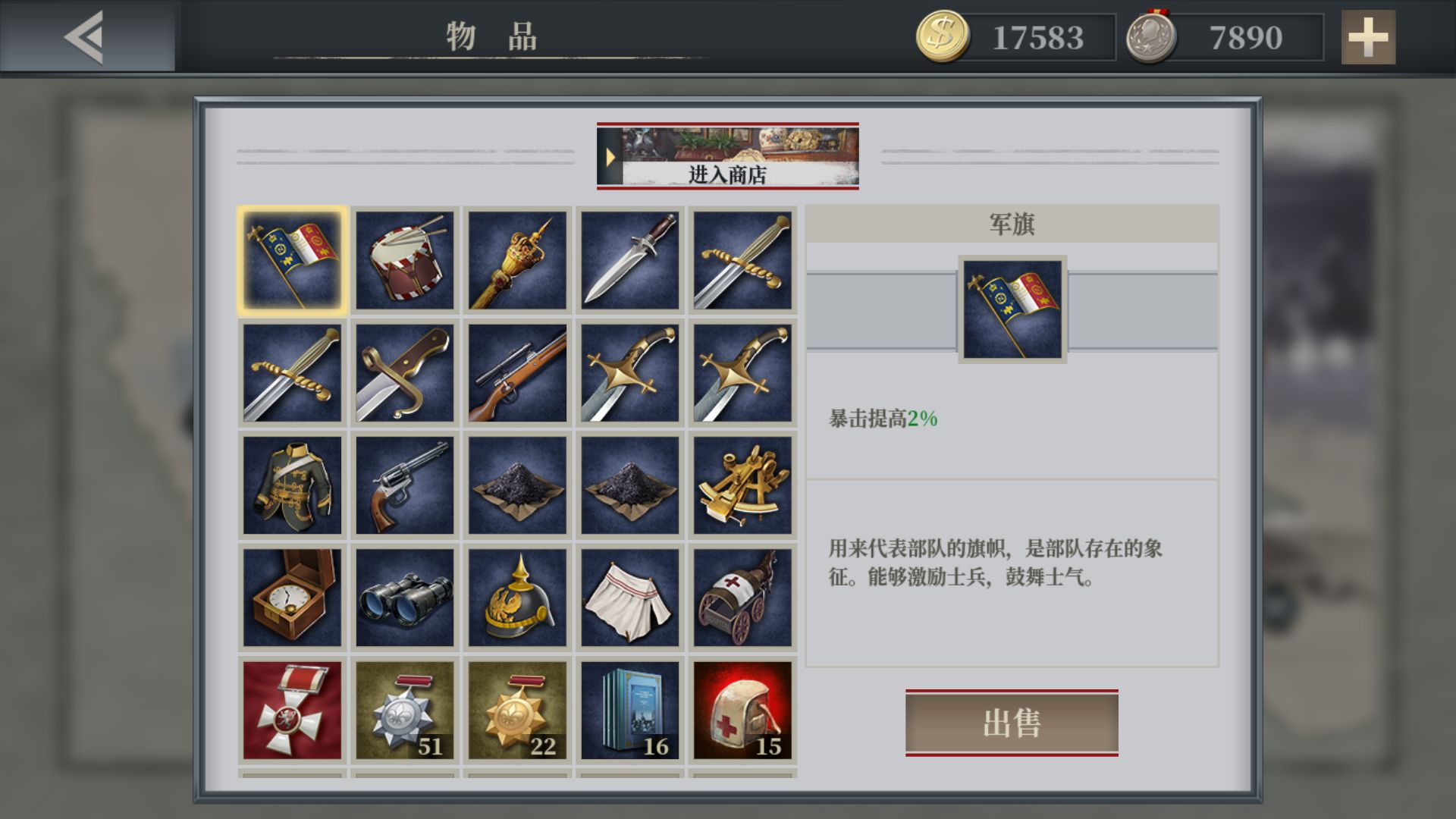1456x819 pixels.
Task: Select the silver medal stack showing 51
Action: [x=404, y=708]
